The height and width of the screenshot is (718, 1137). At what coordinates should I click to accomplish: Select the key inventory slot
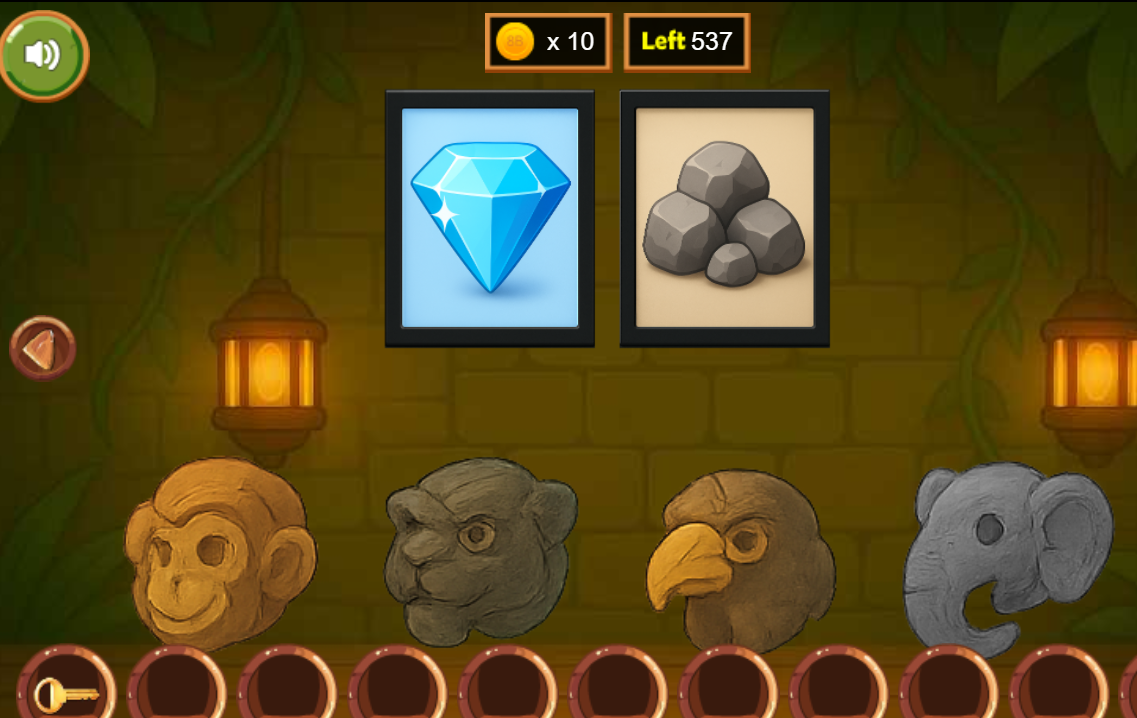[x=65, y=691]
